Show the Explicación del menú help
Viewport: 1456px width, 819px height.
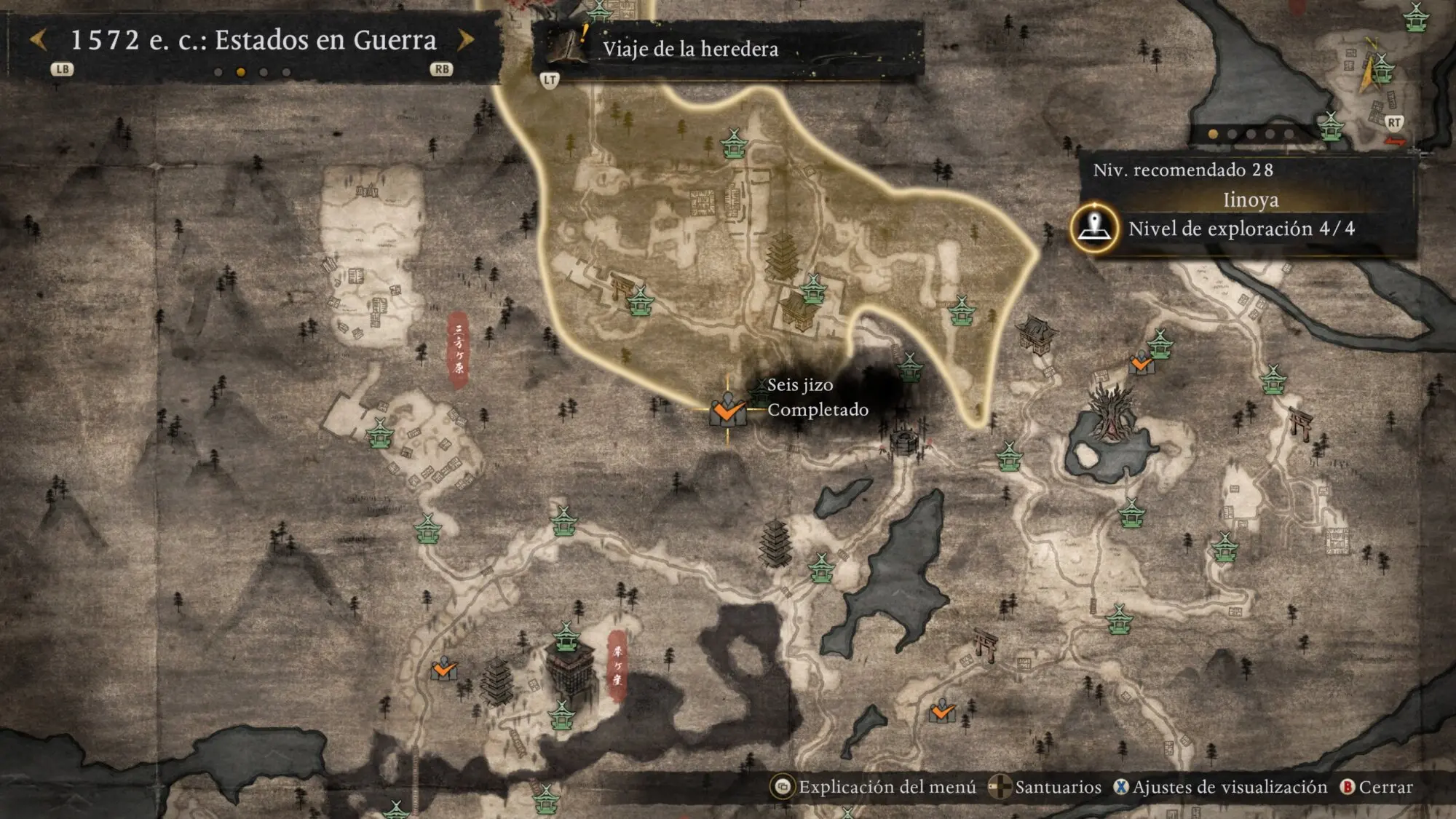874,787
